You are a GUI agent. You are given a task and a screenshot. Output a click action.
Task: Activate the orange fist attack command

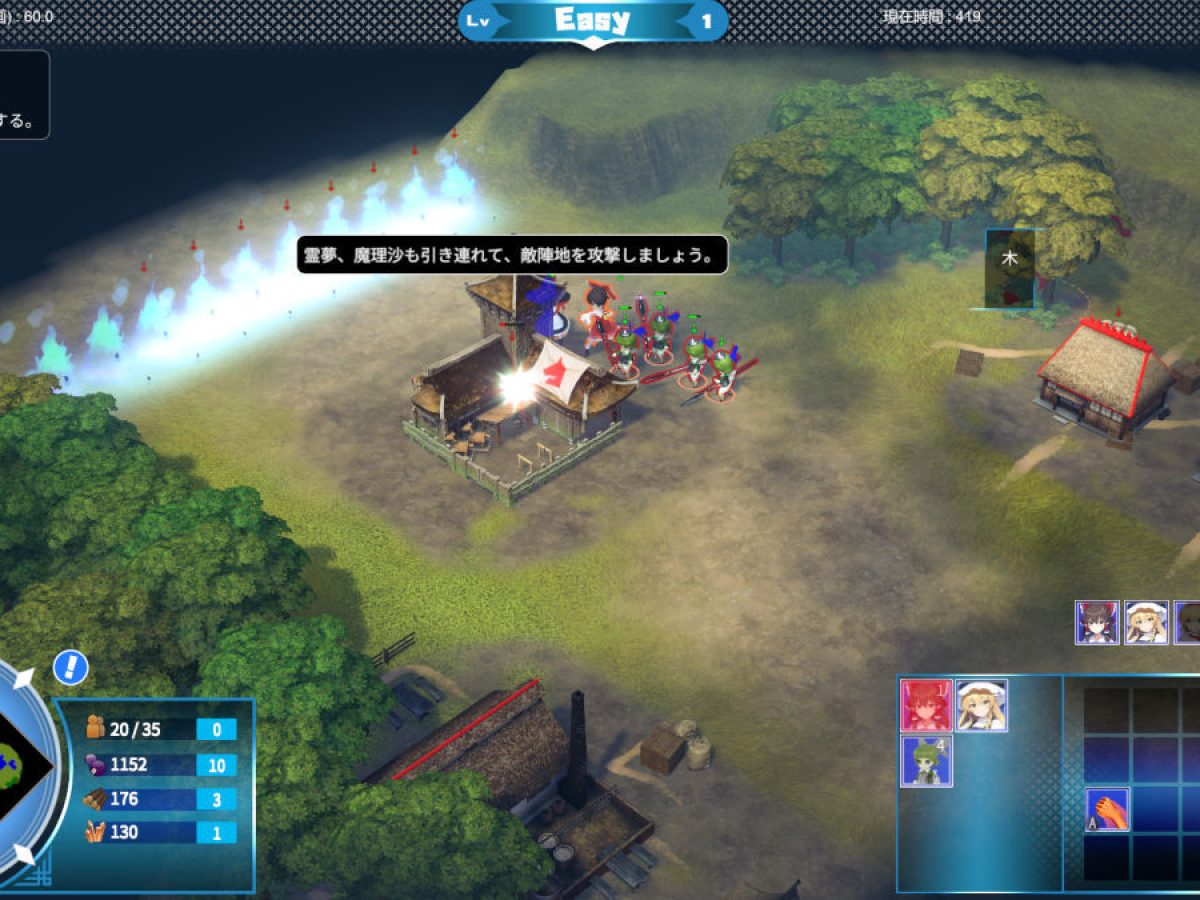(1107, 810)
